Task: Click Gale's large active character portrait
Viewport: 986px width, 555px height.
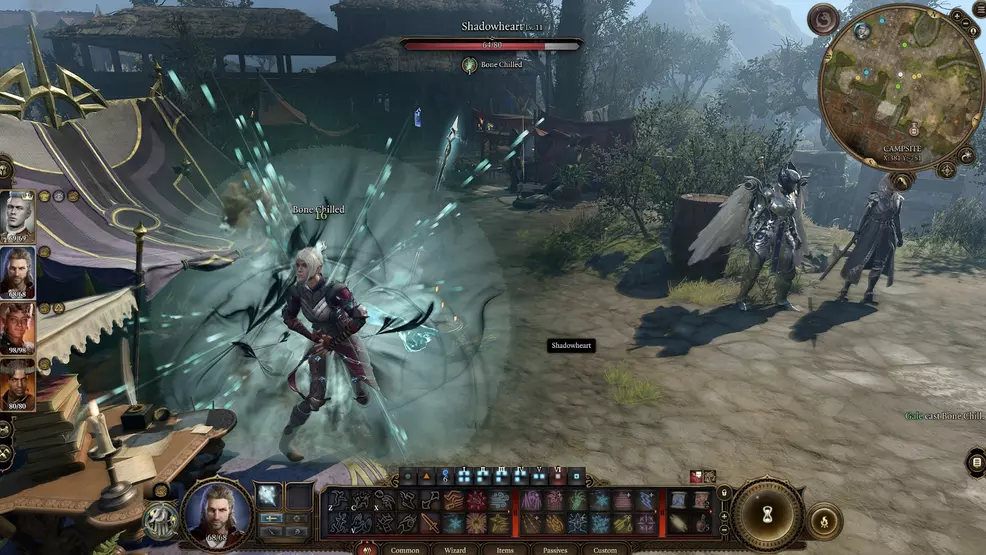Action: pos(217,511)
